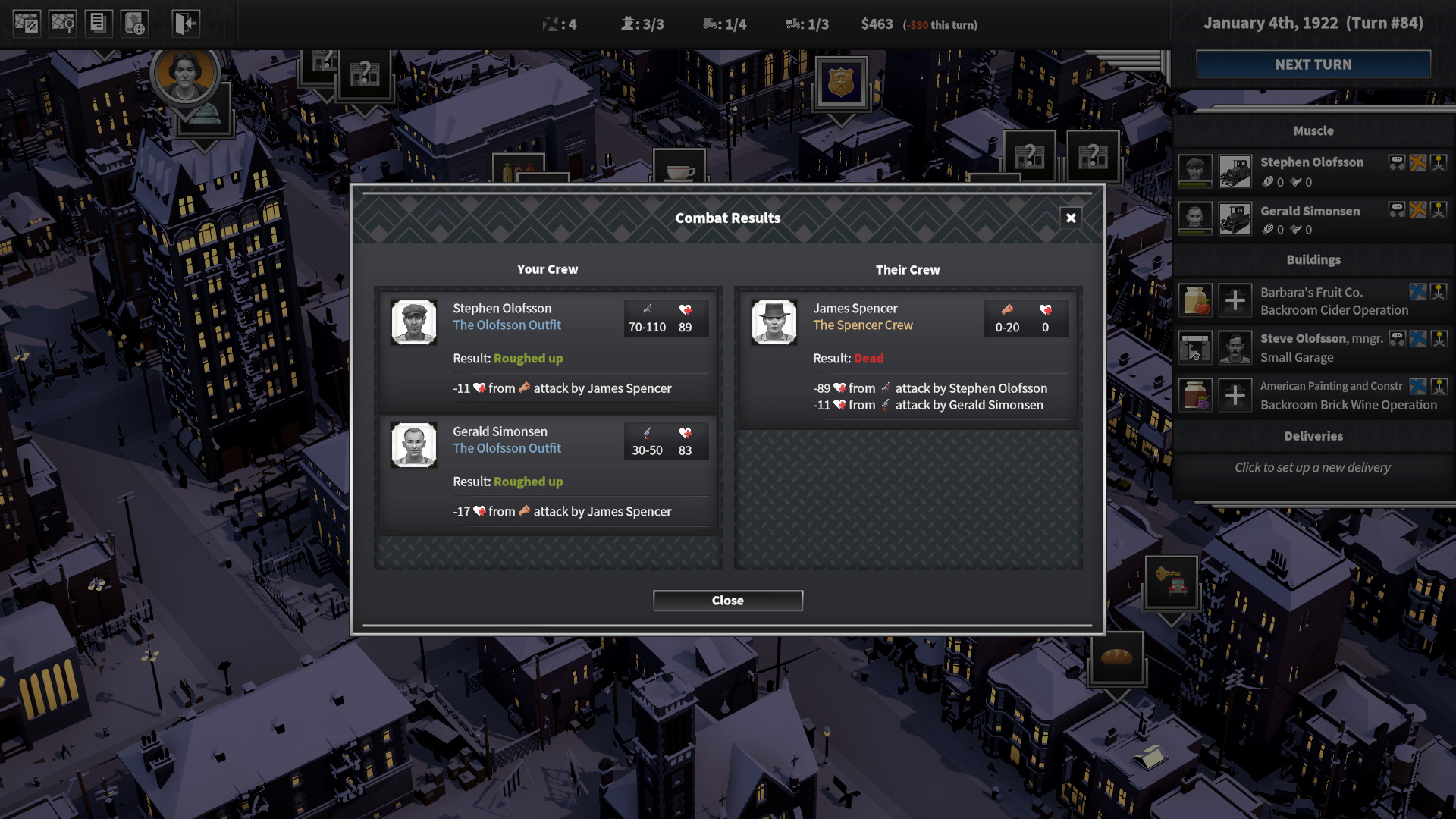Click the chat bubble icon beside Stephen Olofsson
1456x819 pixels.
pyautogui.click(x=1396, y=163)
